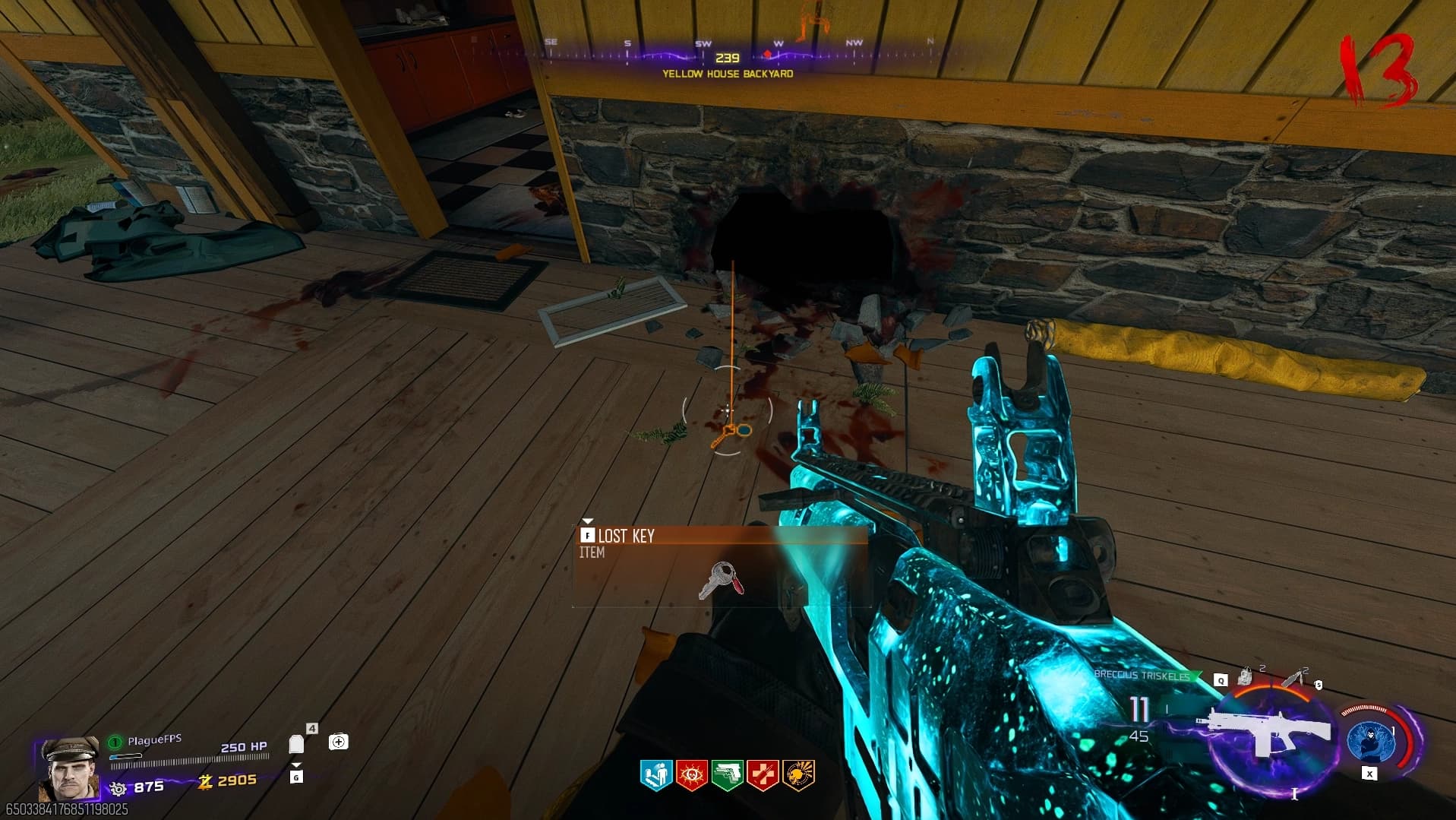1456x820 pixels.
Task: Click the medkit self-revive icon
Action: (339, 742)
